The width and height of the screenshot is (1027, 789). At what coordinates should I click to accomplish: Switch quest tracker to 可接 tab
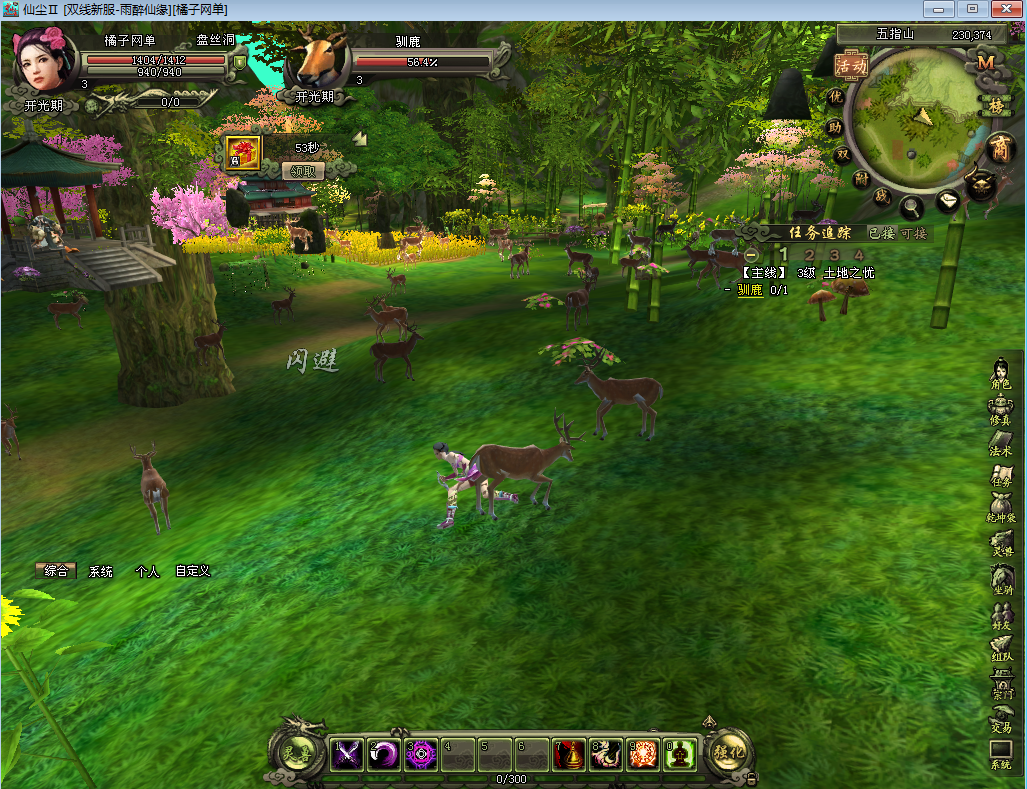(x=914, y=233)
